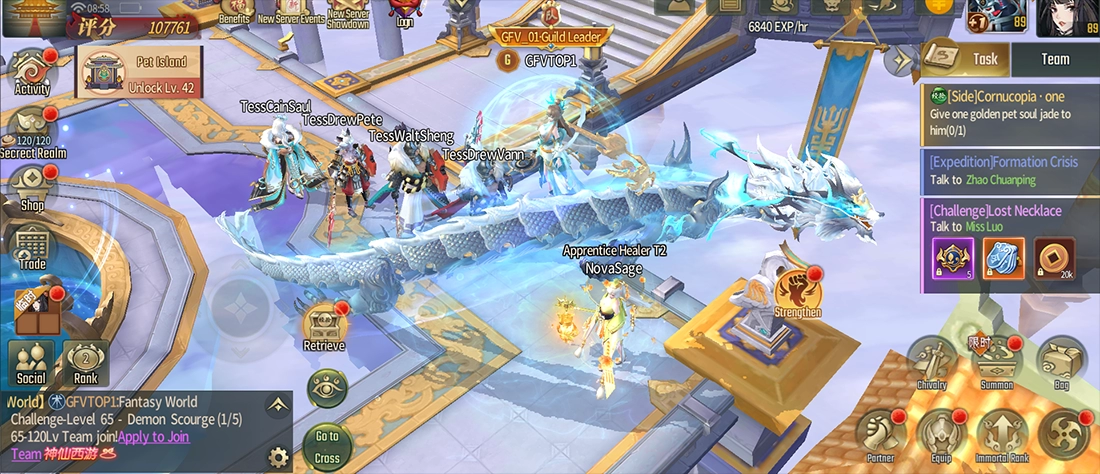
Task: View the Rank leaderboard
Action: coord(86,362)
